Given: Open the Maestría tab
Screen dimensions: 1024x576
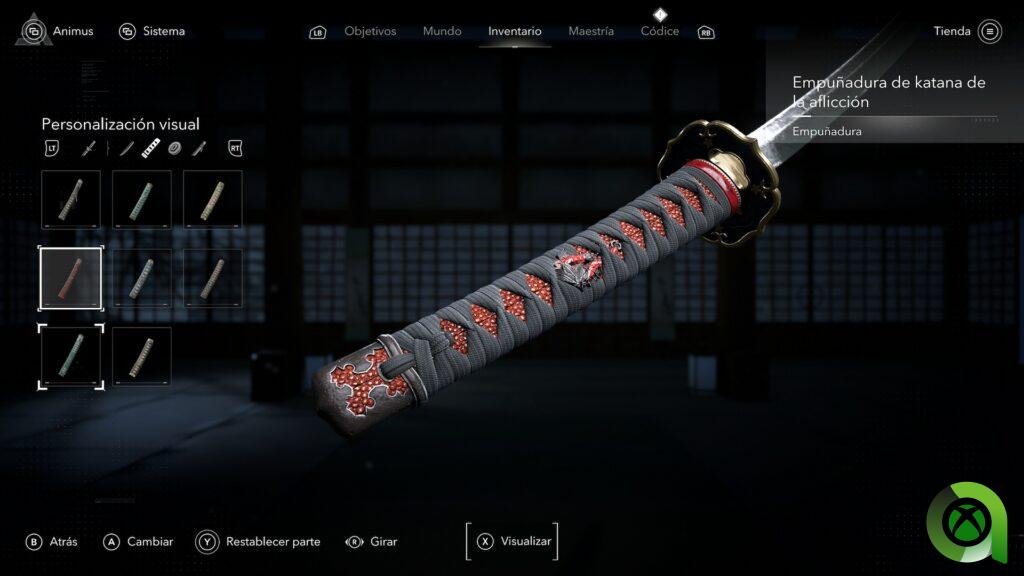Looking at the screenshot, I should tap(591, 31).
